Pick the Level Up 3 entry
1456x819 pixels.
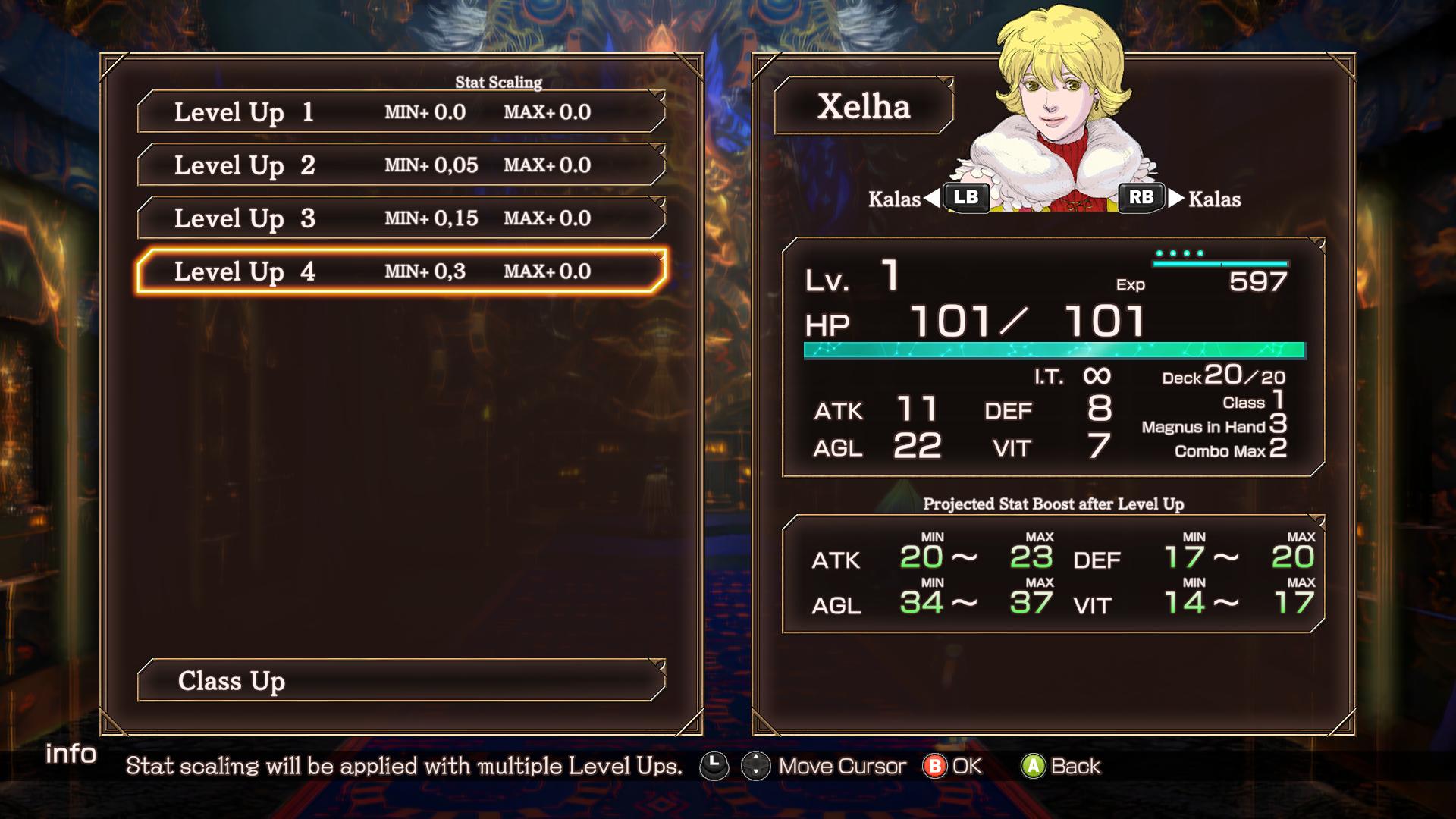coord(401,218)
